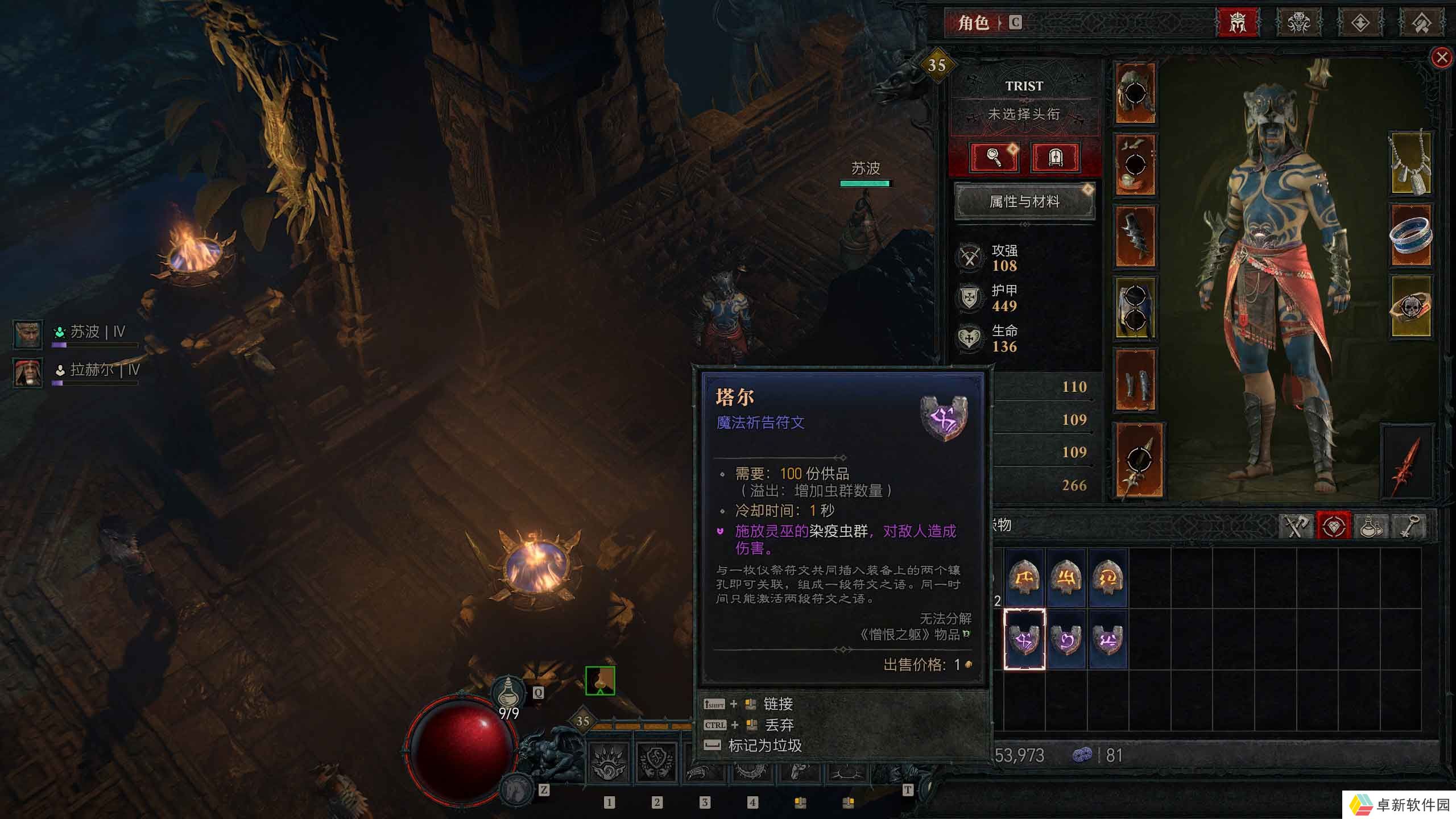Select the highlighted 塔尔 purple rune
1456x819 pixels.
coord(1024,639)
